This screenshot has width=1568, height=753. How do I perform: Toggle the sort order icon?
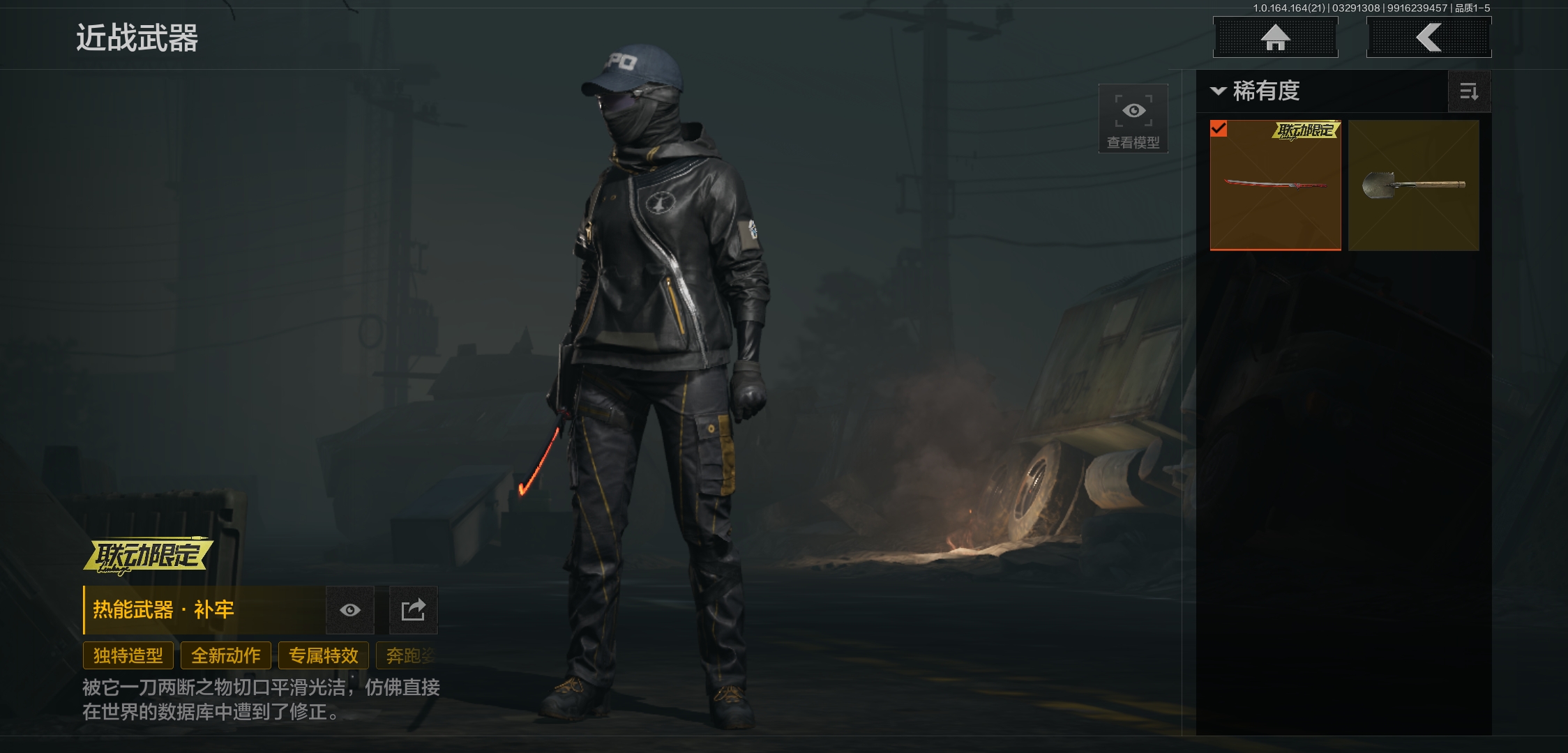[x=1469, y=91]
